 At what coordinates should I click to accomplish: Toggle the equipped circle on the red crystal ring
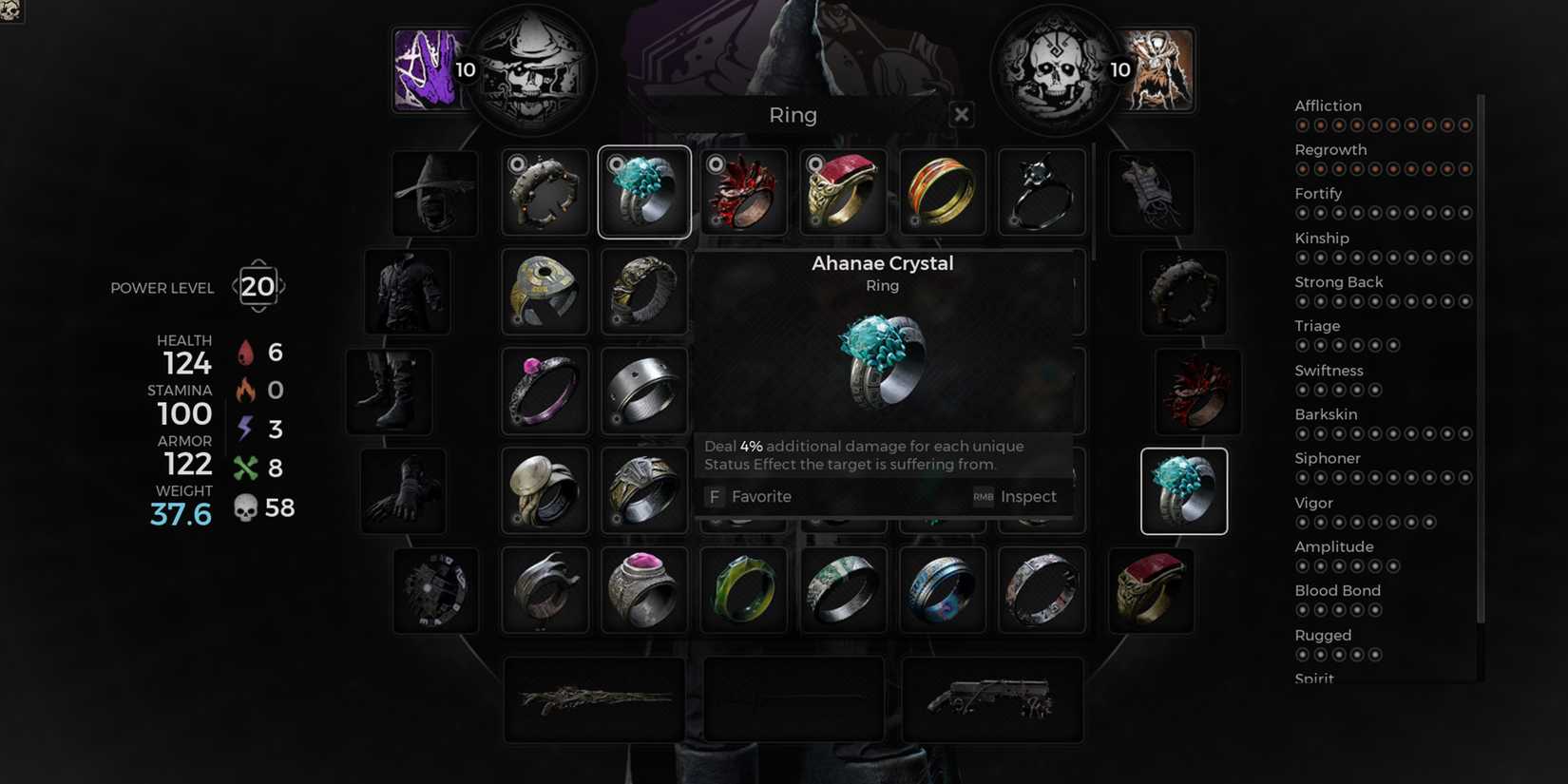[715, 163]
